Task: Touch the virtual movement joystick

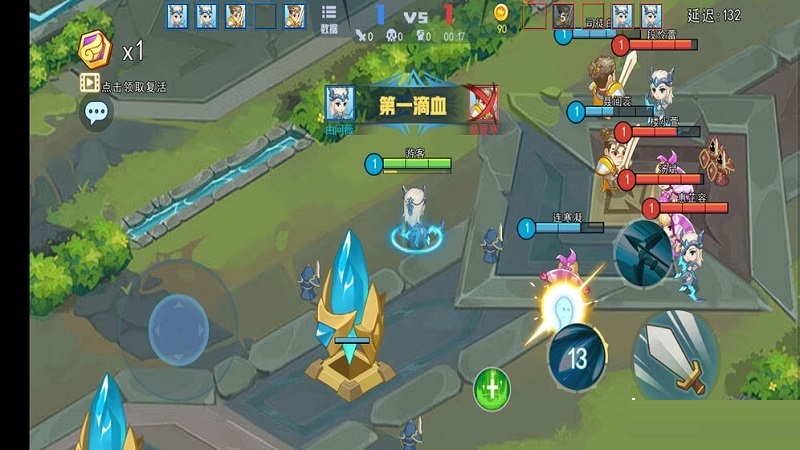Action: point(178,328)
